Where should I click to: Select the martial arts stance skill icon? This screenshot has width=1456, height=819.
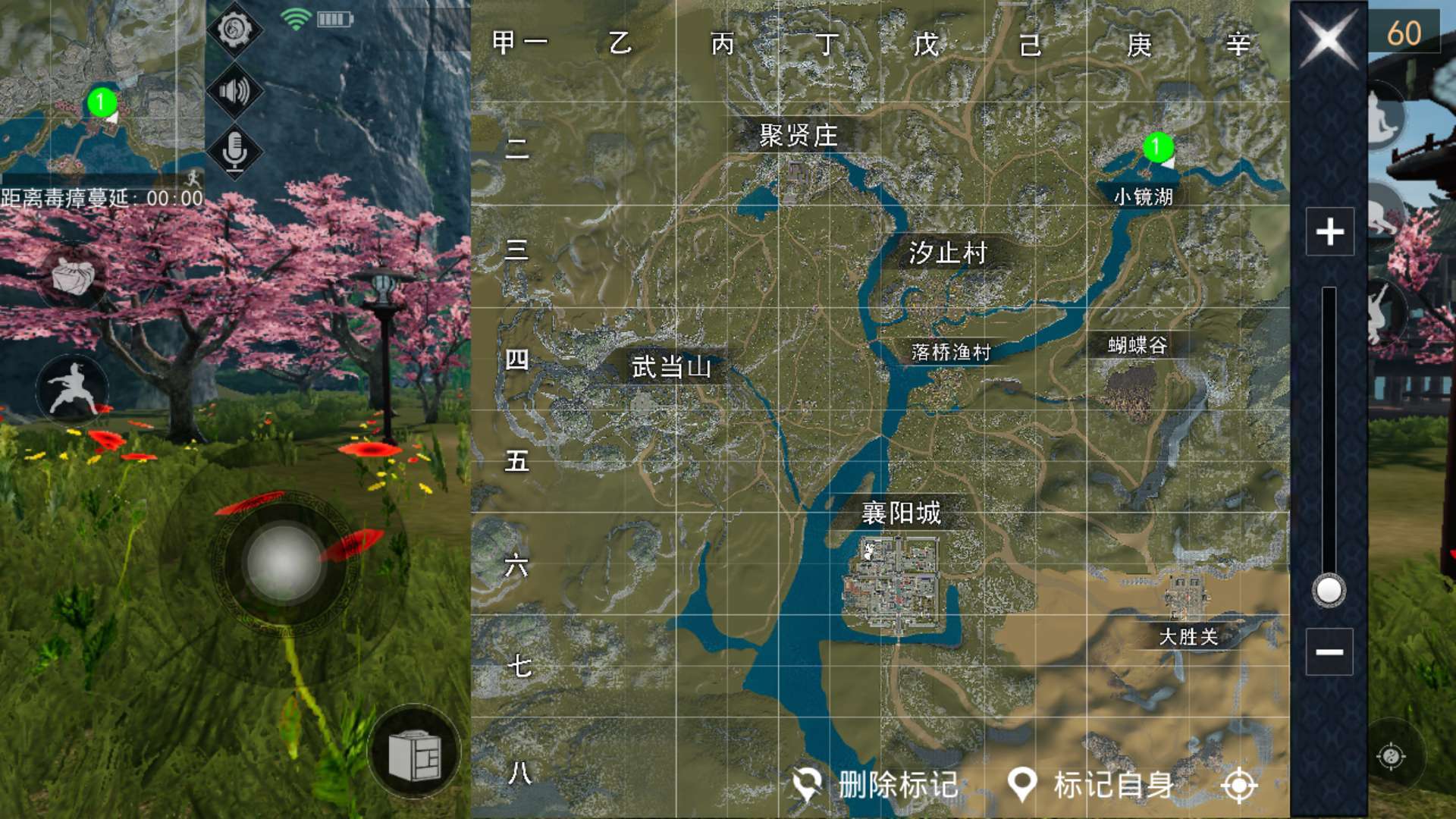(74, 388)
